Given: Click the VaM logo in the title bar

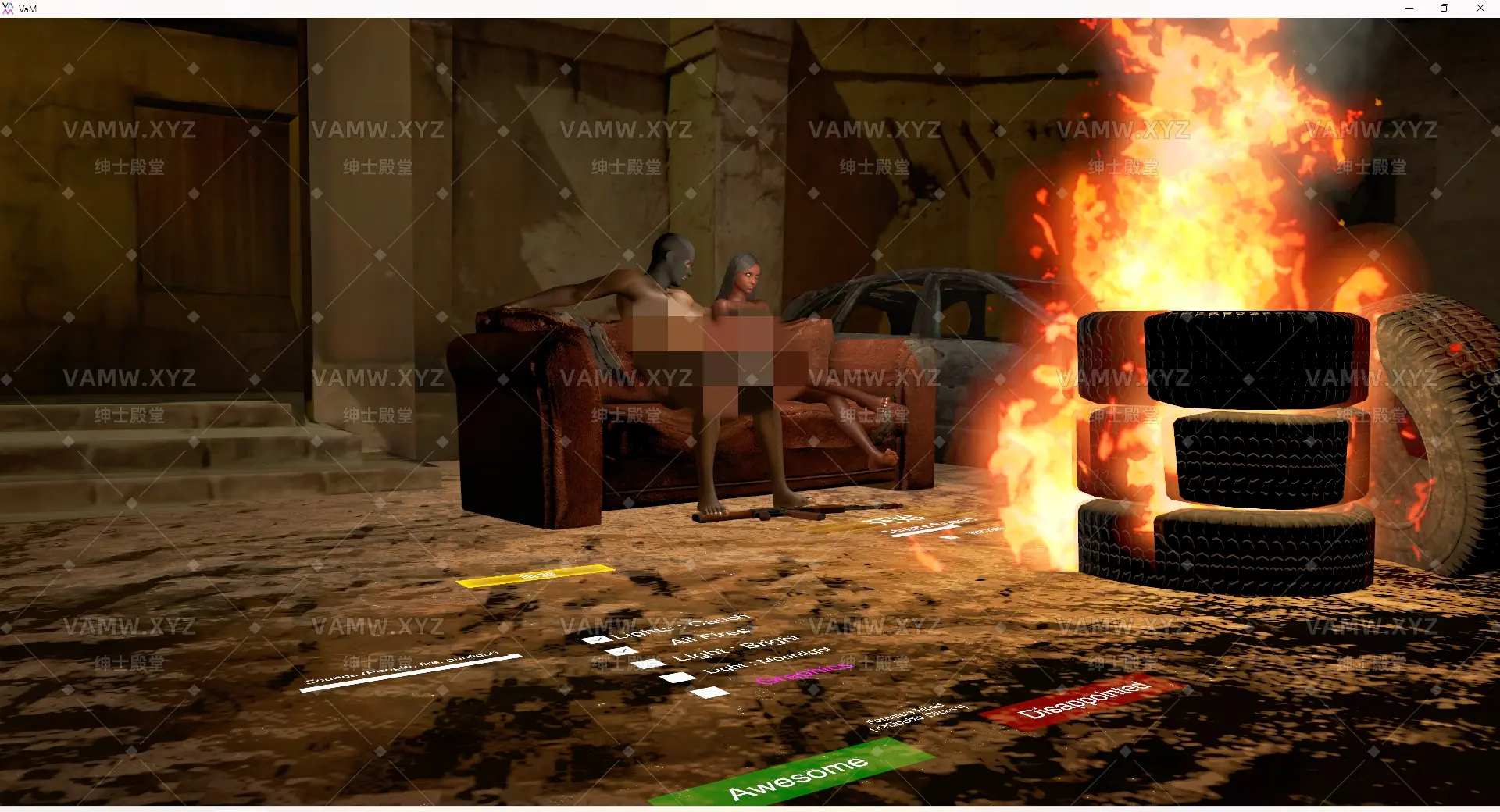Looking at the screenshot, I should 8,8.
